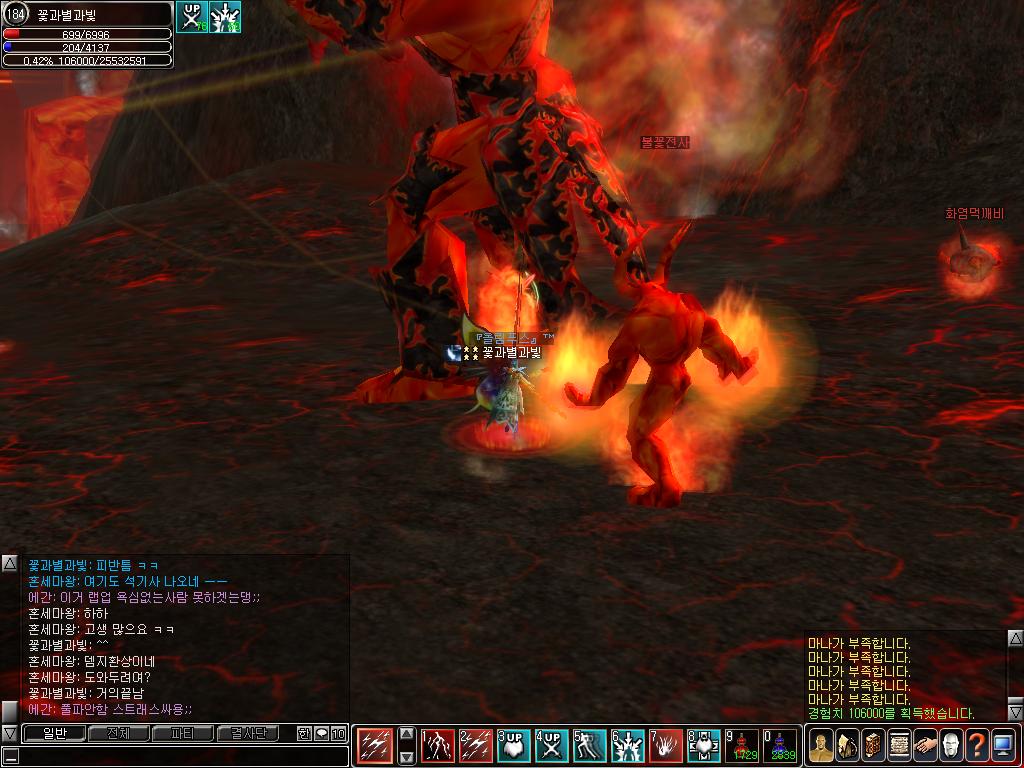This screenshot has height=768, width=1024.
Task: Toggle the 한 Korean input mode button
Action: click(304, 733)
